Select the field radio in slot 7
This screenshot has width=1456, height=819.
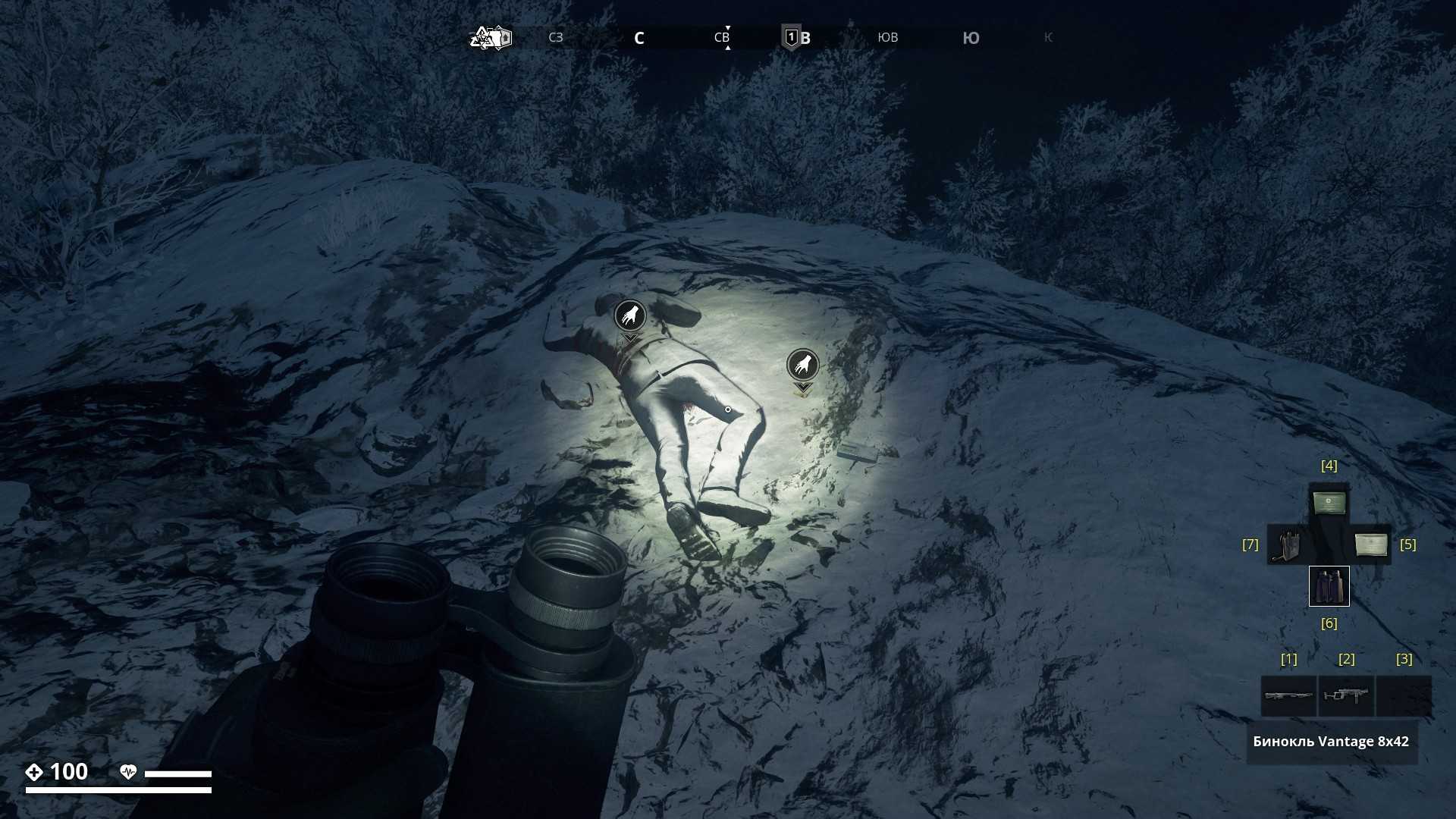click(x=1287, y=544)
